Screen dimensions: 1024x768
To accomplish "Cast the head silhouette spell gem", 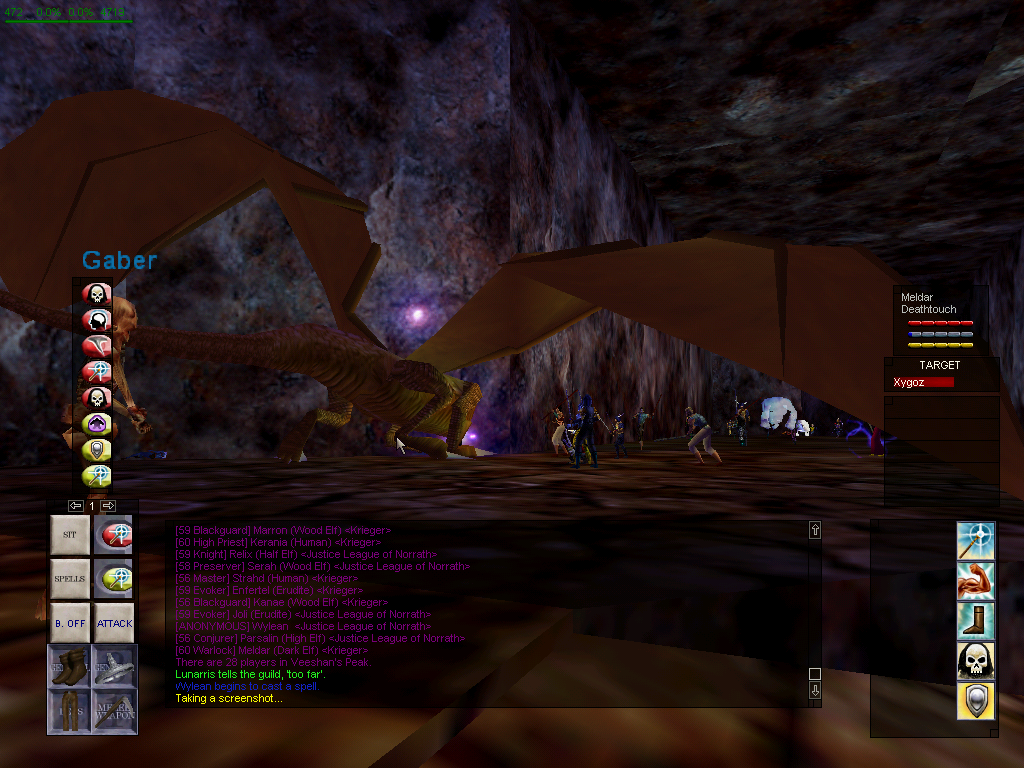I will (96, 320).
